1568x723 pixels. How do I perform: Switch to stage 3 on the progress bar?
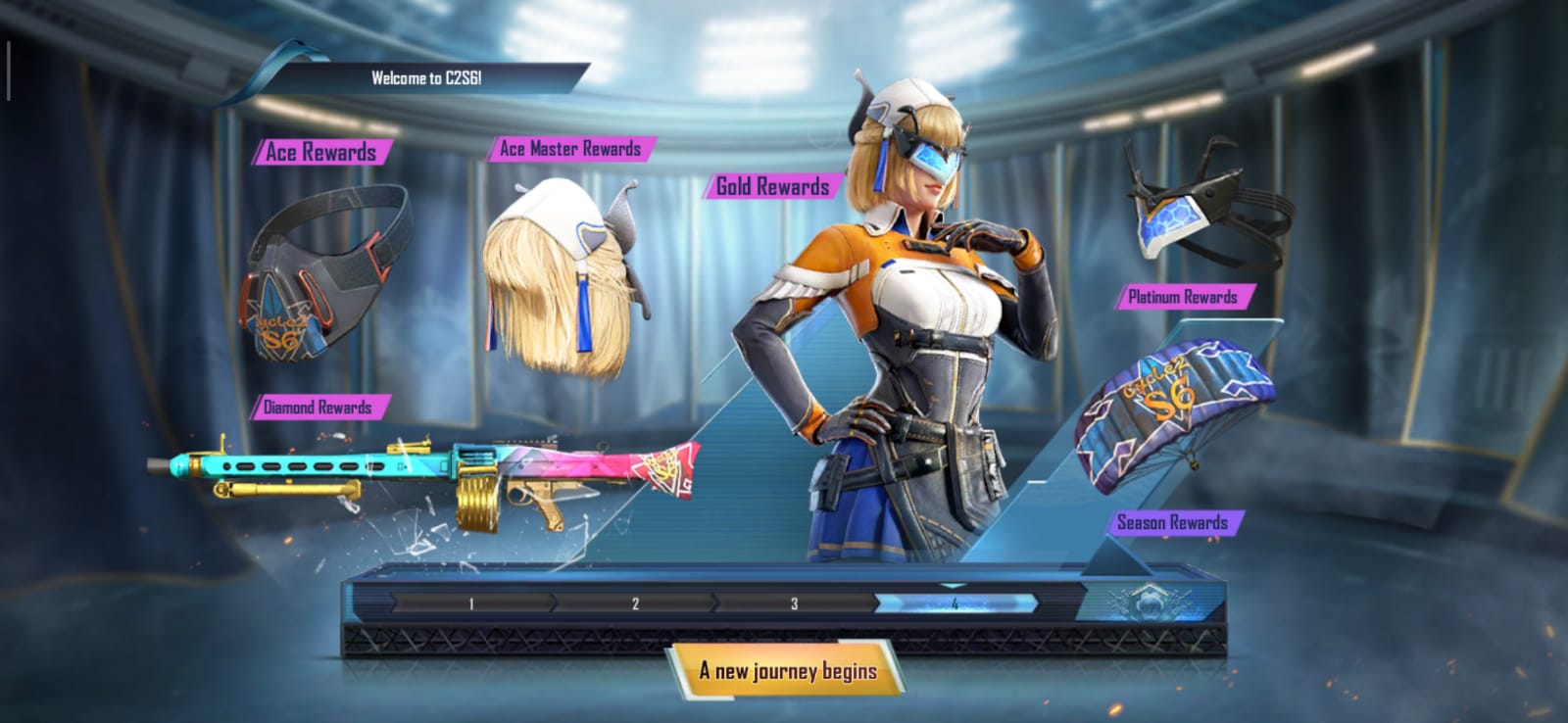(x=792, y=604)
